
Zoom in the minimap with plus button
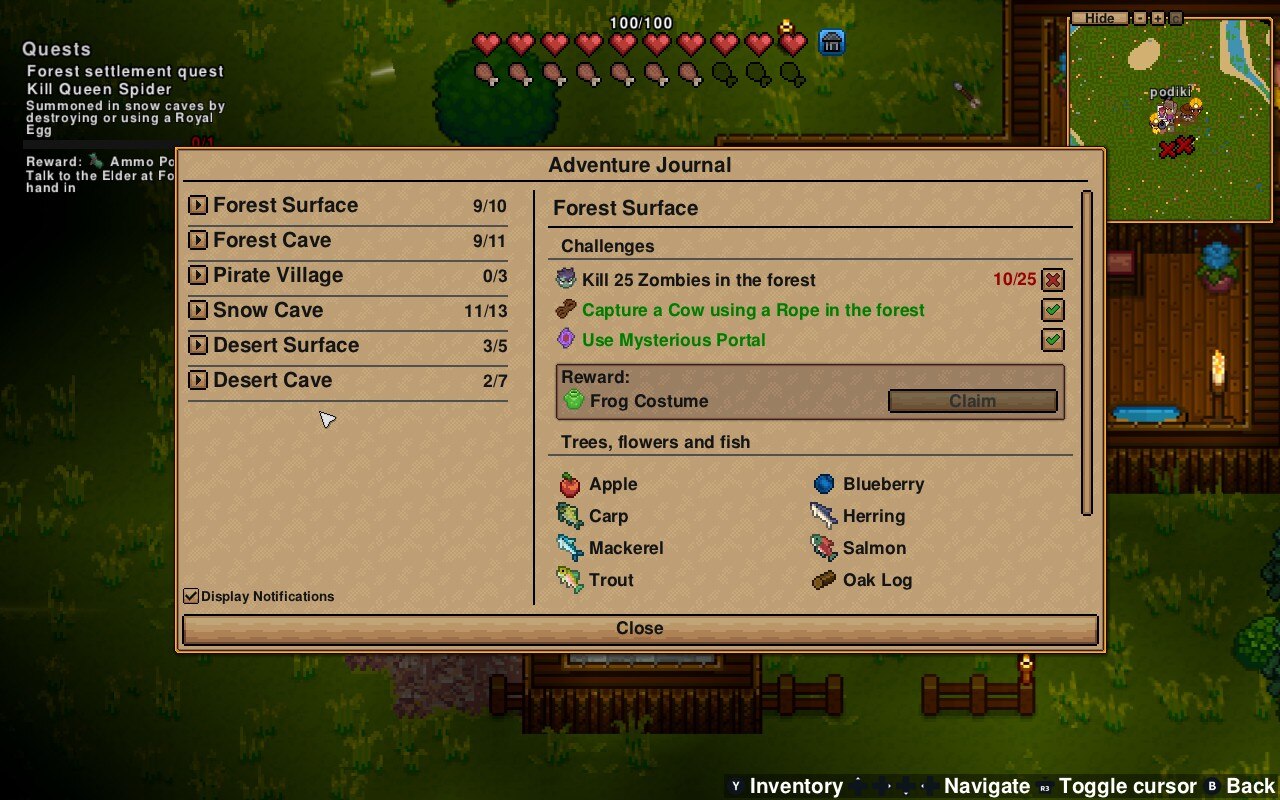tap(1158, 18)
